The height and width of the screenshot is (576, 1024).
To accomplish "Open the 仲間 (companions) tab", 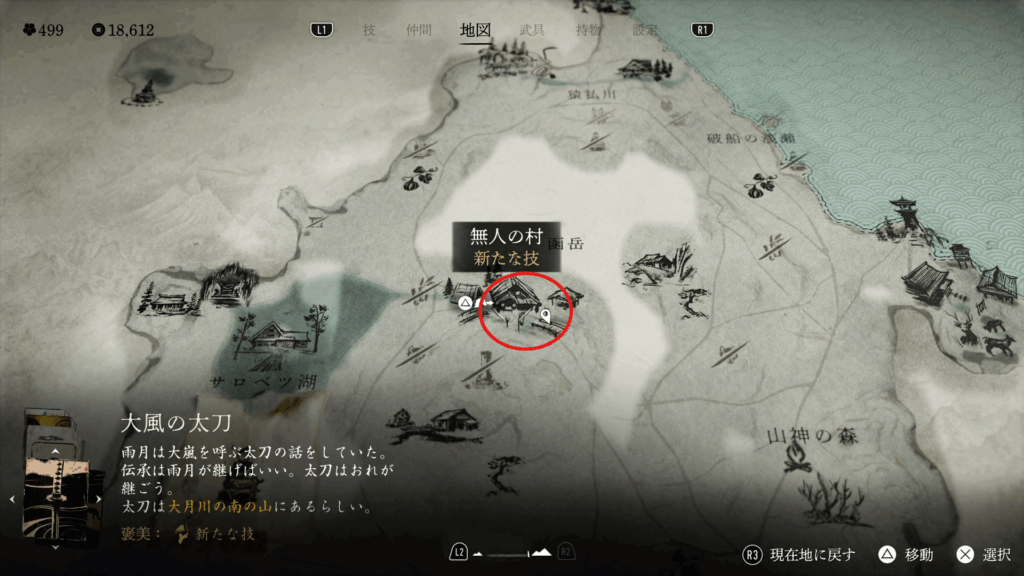I will tap(420, 30).
